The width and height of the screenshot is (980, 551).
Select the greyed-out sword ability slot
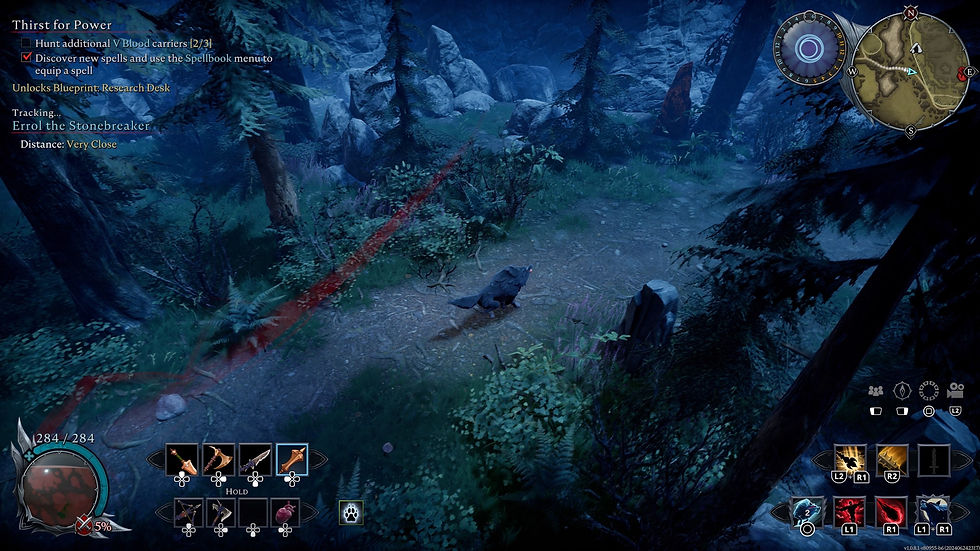[934, 460]
